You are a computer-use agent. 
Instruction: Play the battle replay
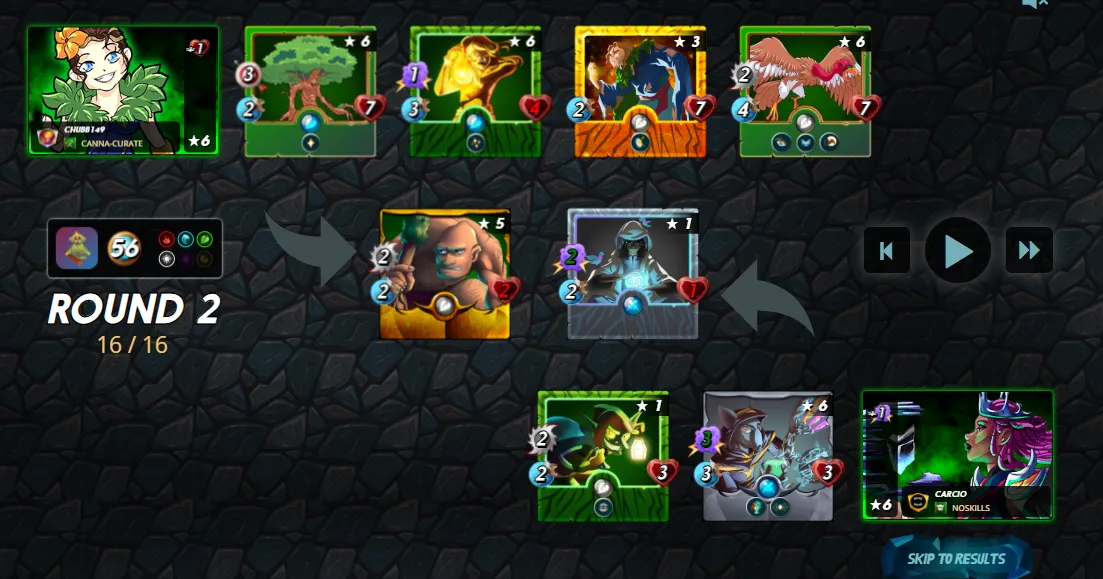click(957, 250)
